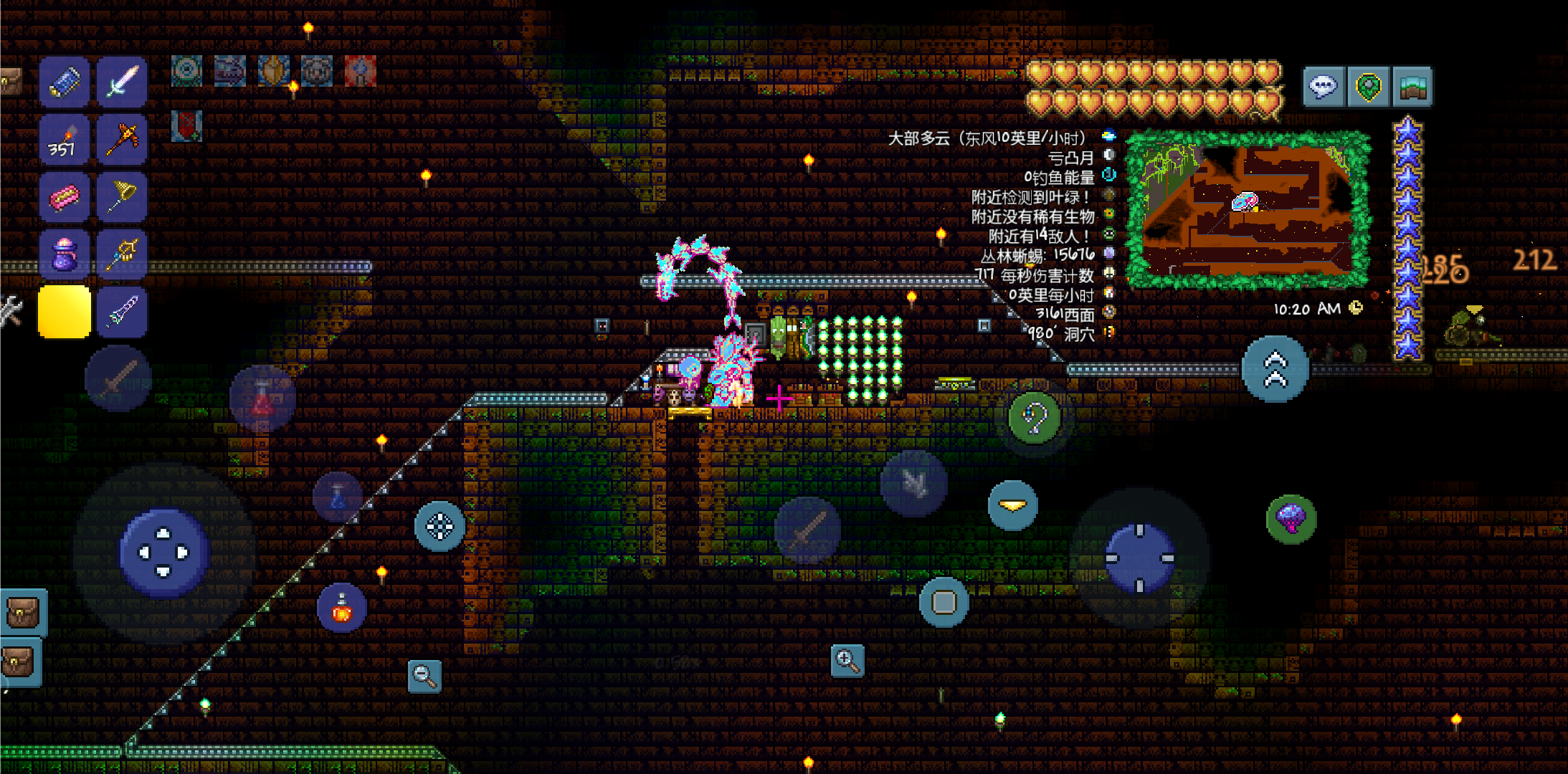Select the hotbar slot showing 357
The width and height of the screenshot is (1568, 774).
click(64, 139)
